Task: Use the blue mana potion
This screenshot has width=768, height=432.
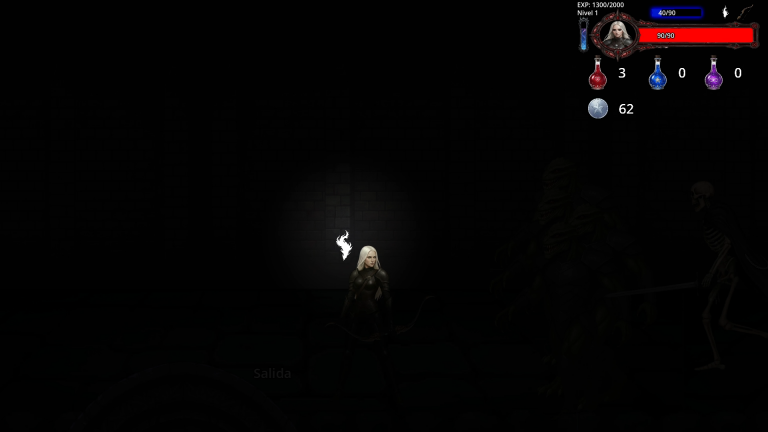Action: pyautogui.click(x=657, y=74)
